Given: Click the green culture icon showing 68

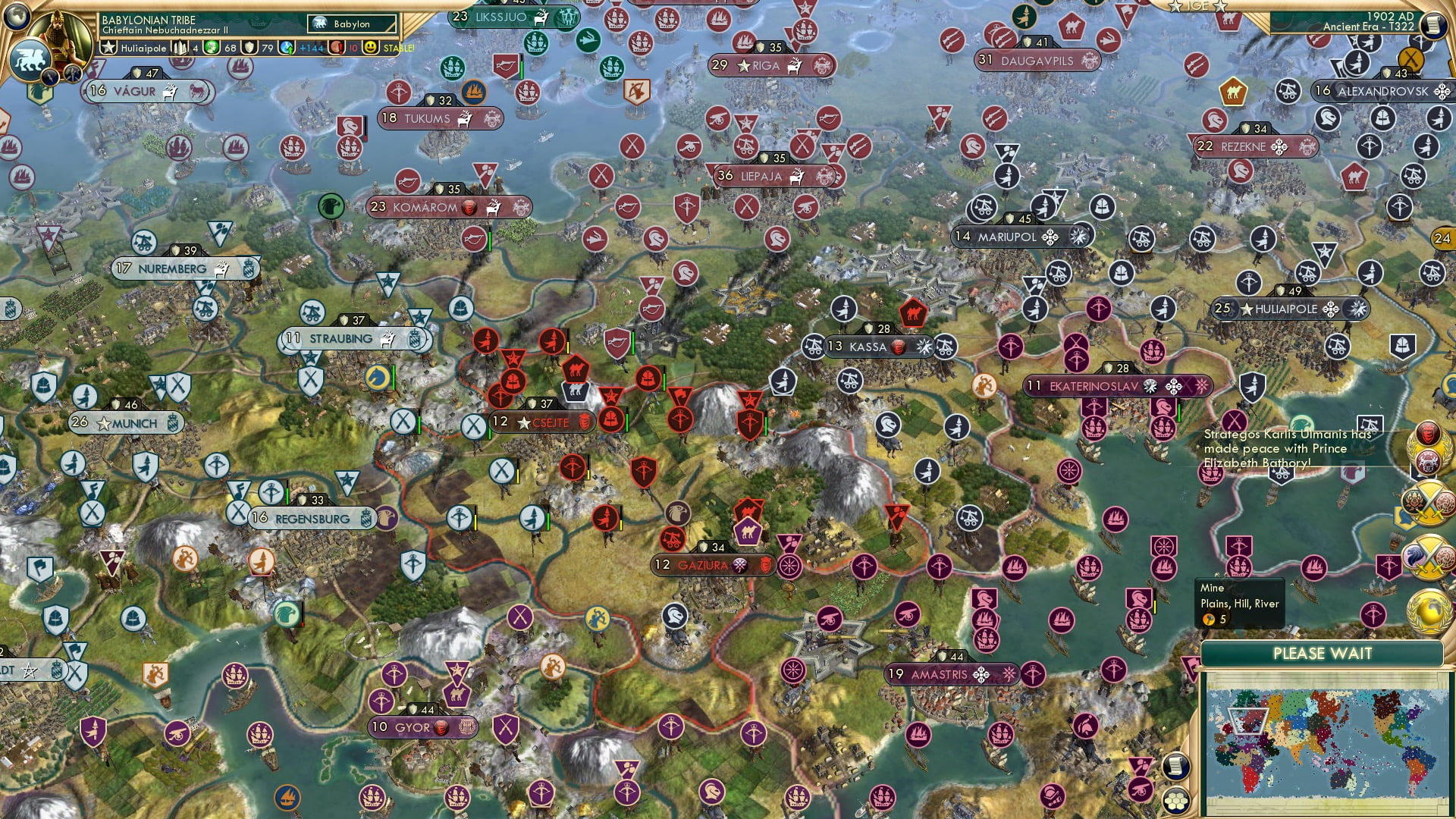Looking at the screenshot, I should click(212, 48).
